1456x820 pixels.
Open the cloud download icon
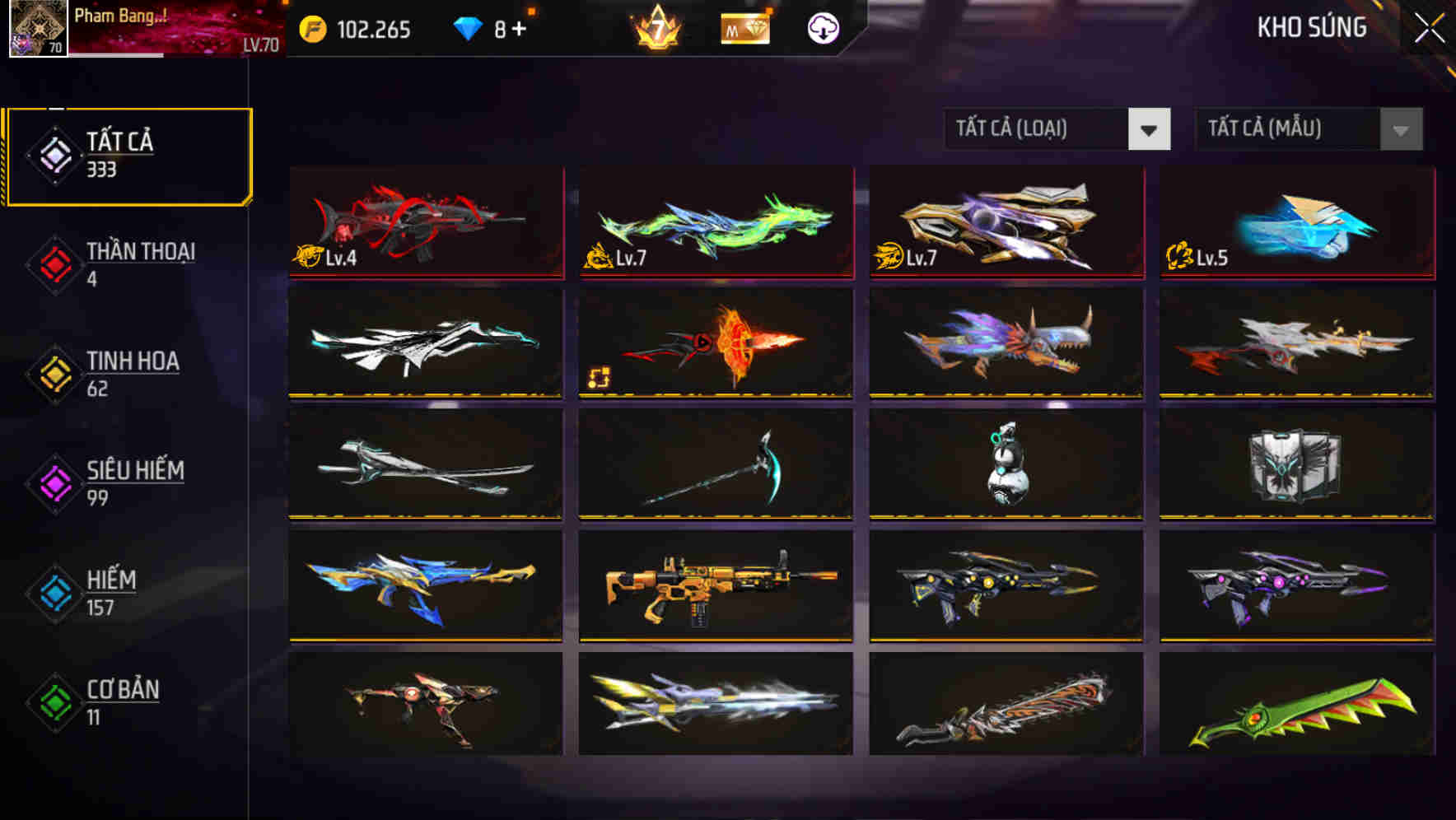(x=823, y=28)
